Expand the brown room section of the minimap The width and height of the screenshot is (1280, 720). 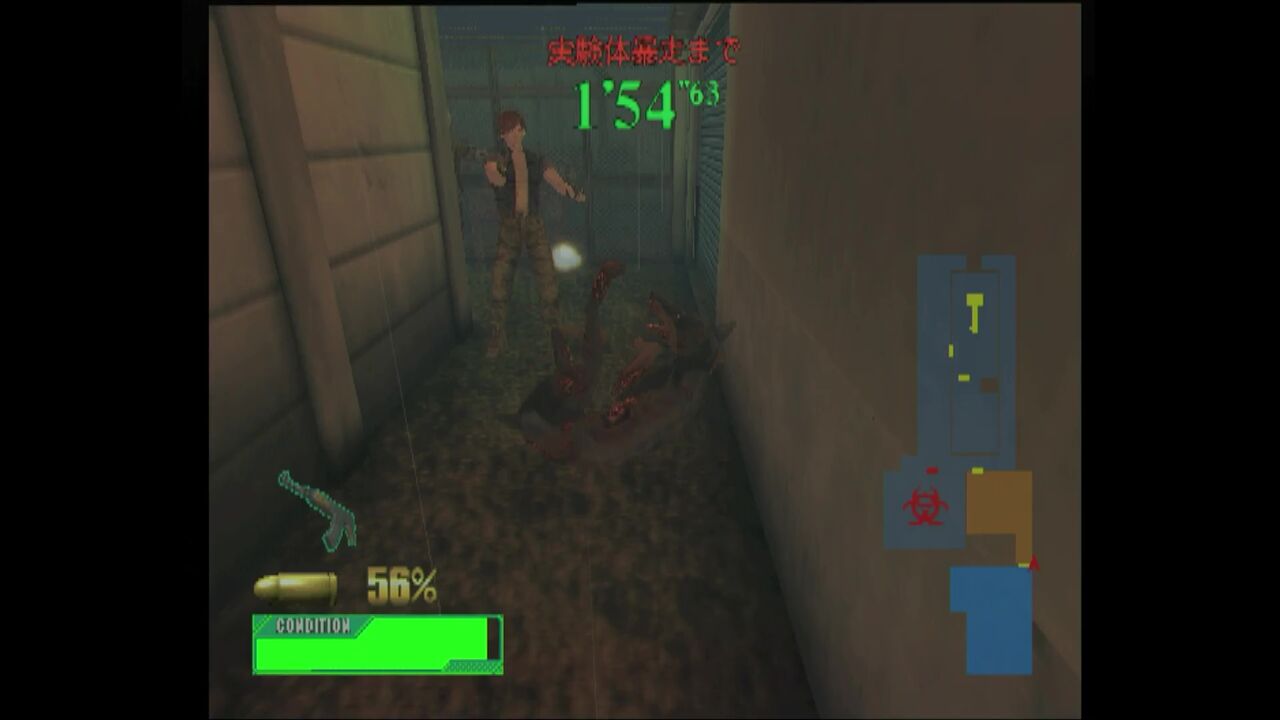click(x=996, y=502)
